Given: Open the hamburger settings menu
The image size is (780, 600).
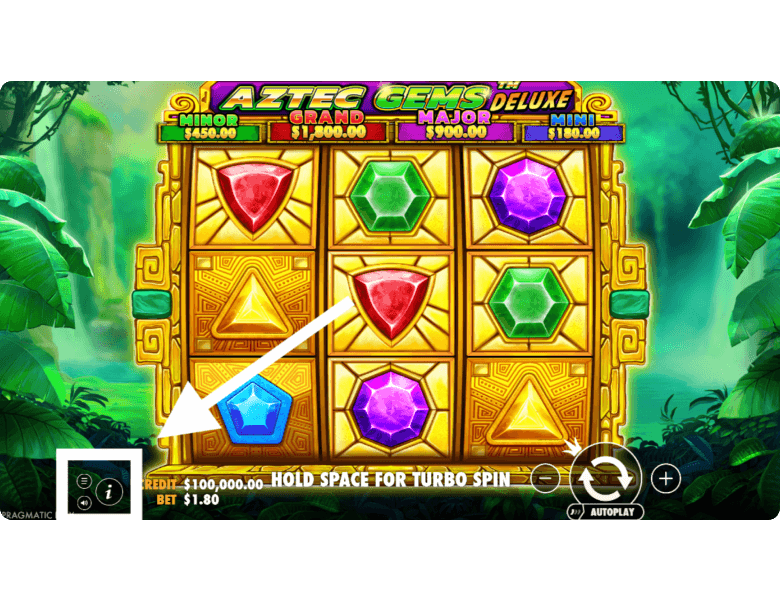Looking at the screenshot, I should 84,481.
